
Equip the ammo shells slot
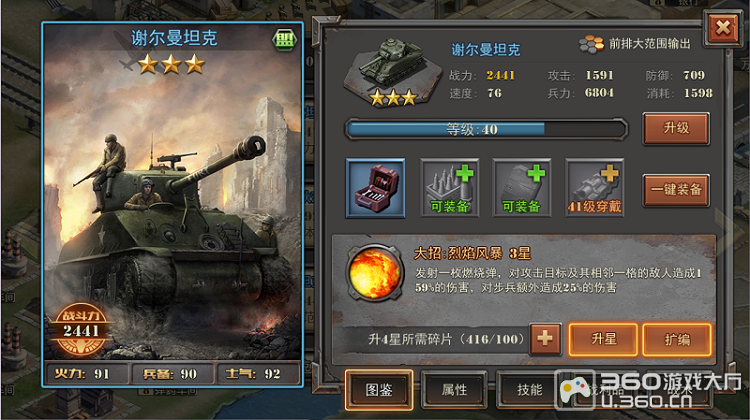[x=449, y=187]
